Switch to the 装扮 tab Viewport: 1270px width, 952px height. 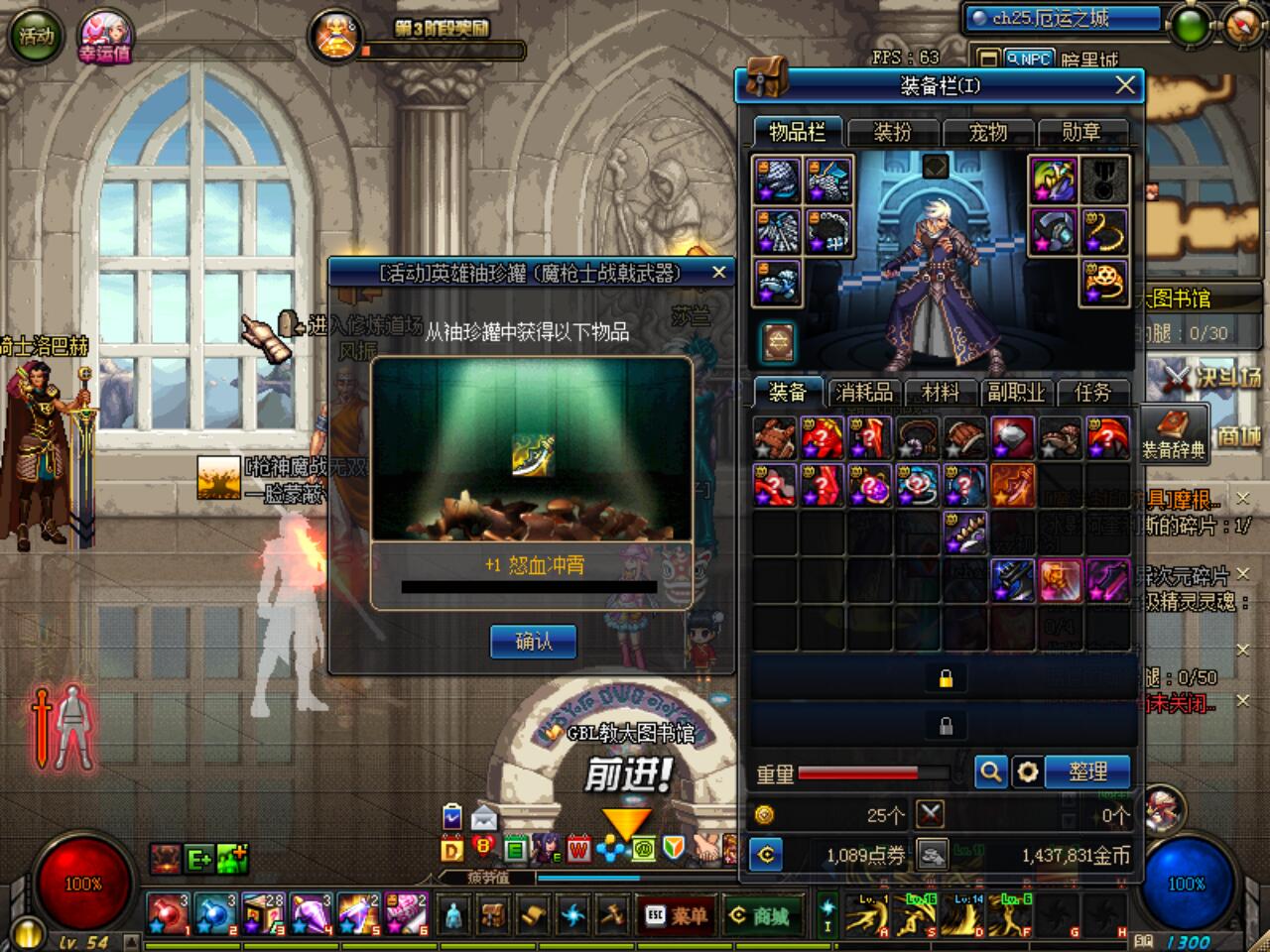tap(892, 132)
